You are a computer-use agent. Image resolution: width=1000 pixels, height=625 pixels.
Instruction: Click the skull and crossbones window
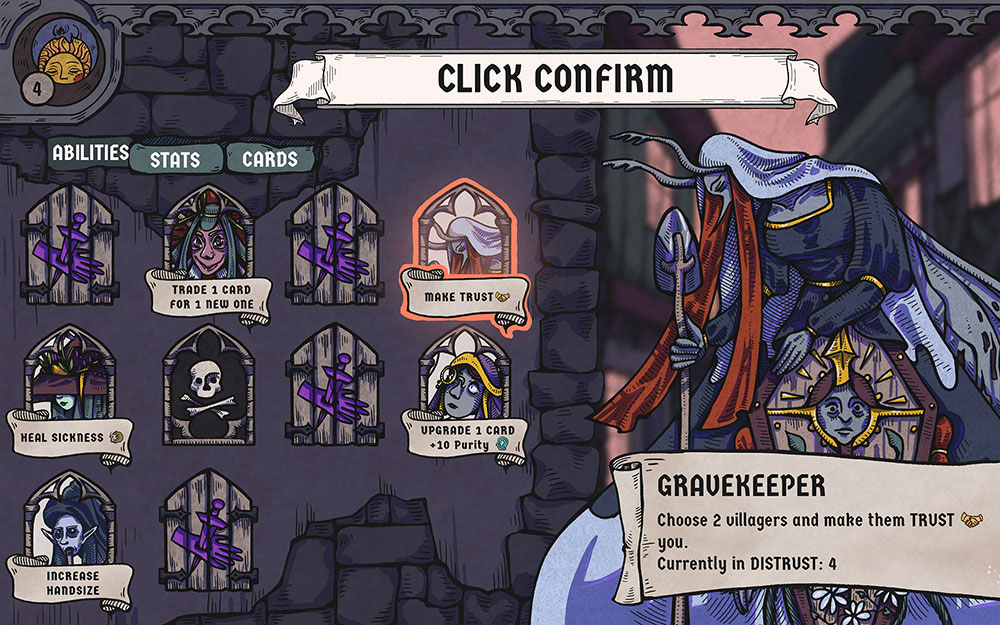coord(207,385)
